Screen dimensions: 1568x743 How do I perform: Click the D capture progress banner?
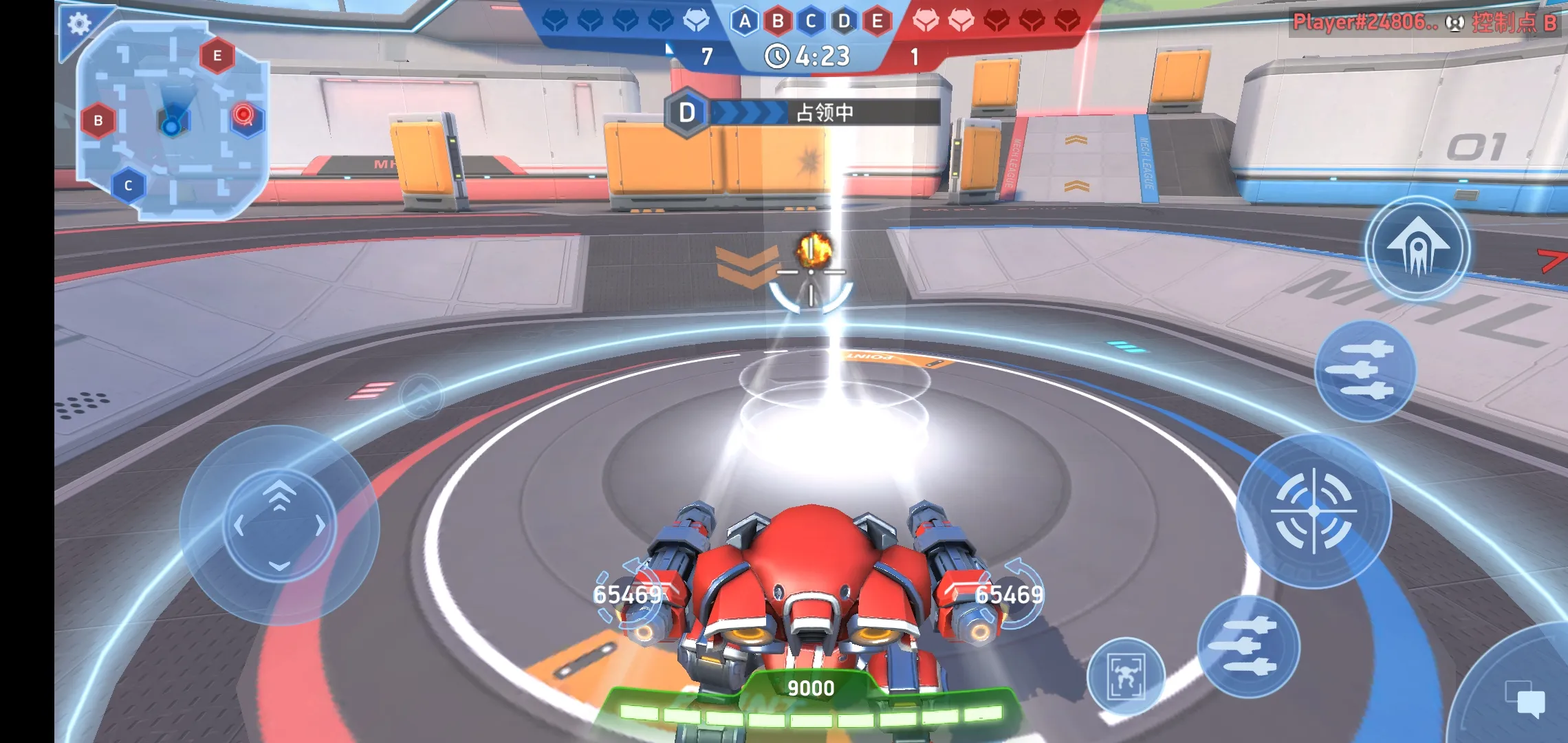803,112
